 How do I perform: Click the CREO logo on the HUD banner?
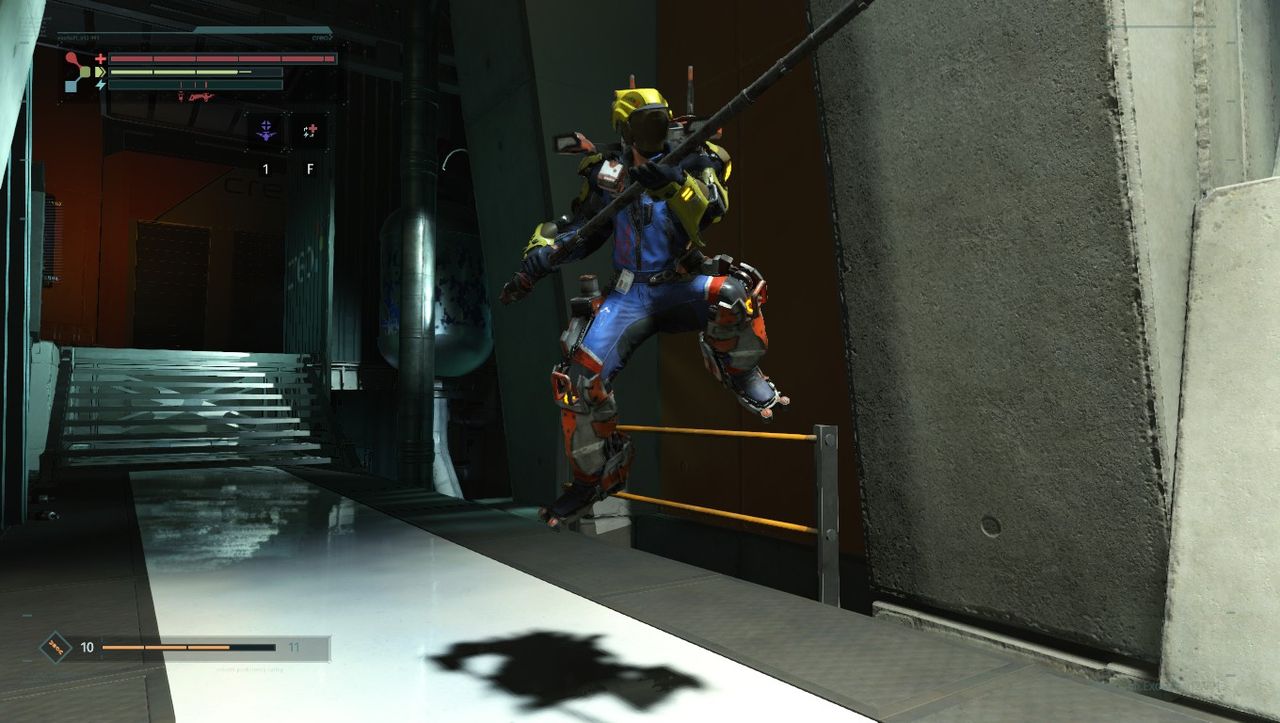[x=320, y=37]
